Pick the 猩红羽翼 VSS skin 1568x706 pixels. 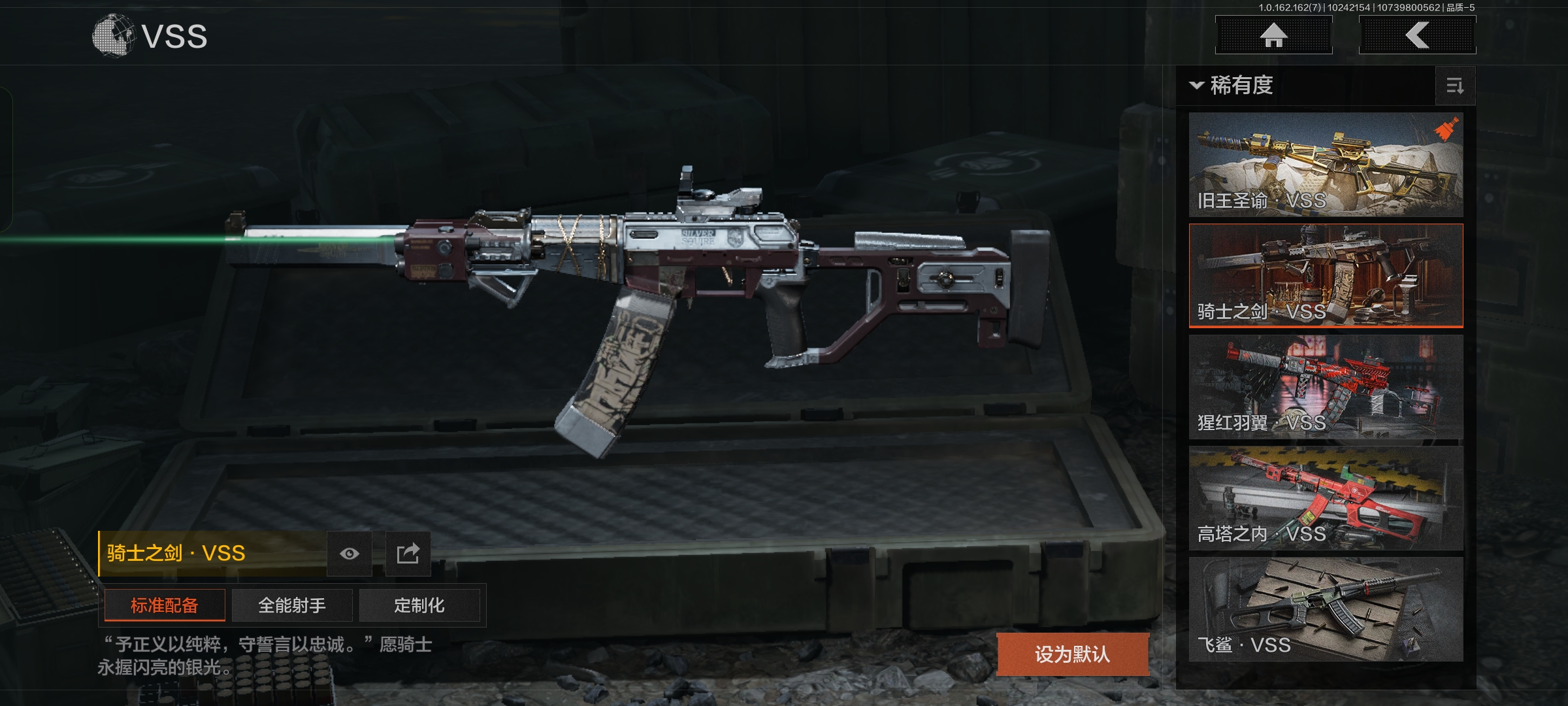1326,387
